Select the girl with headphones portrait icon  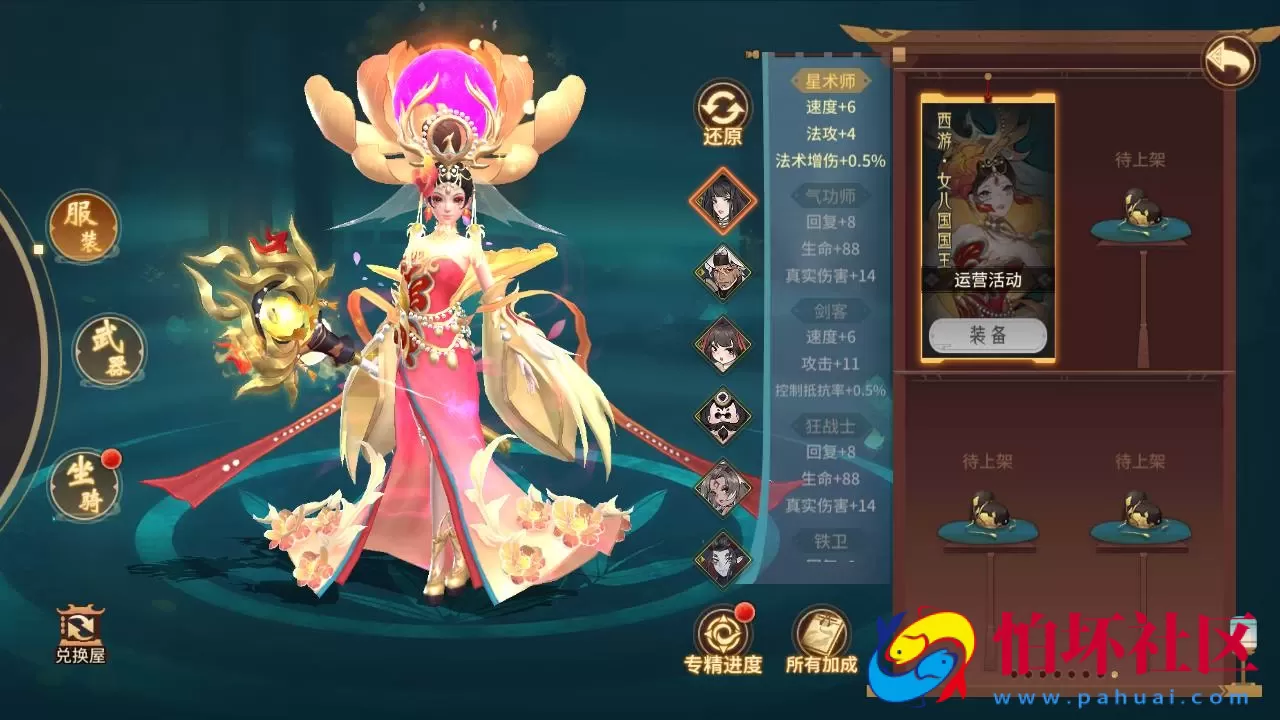[x=722, y=344]
